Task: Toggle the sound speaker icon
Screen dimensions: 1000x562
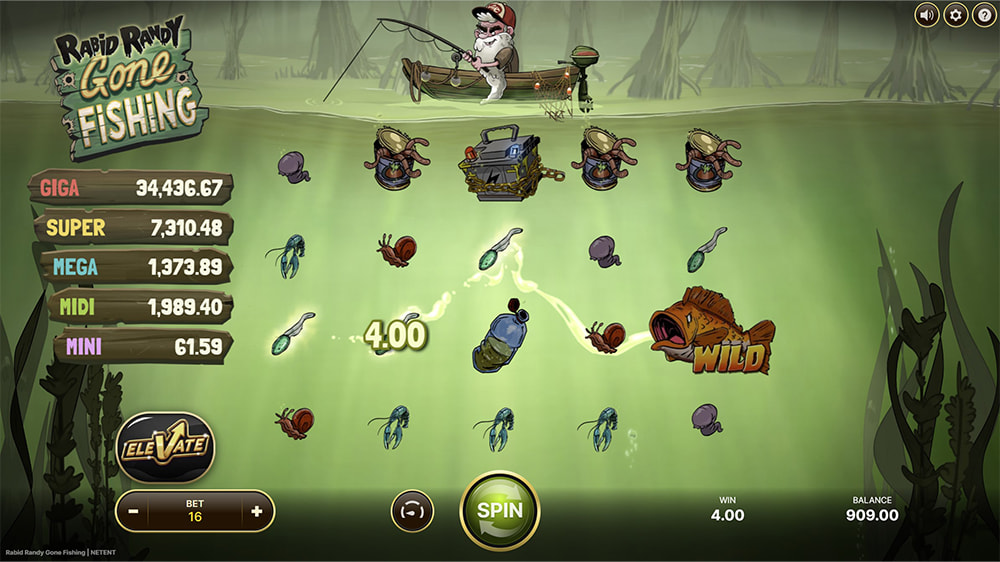Action: click(x=927, y=15)
